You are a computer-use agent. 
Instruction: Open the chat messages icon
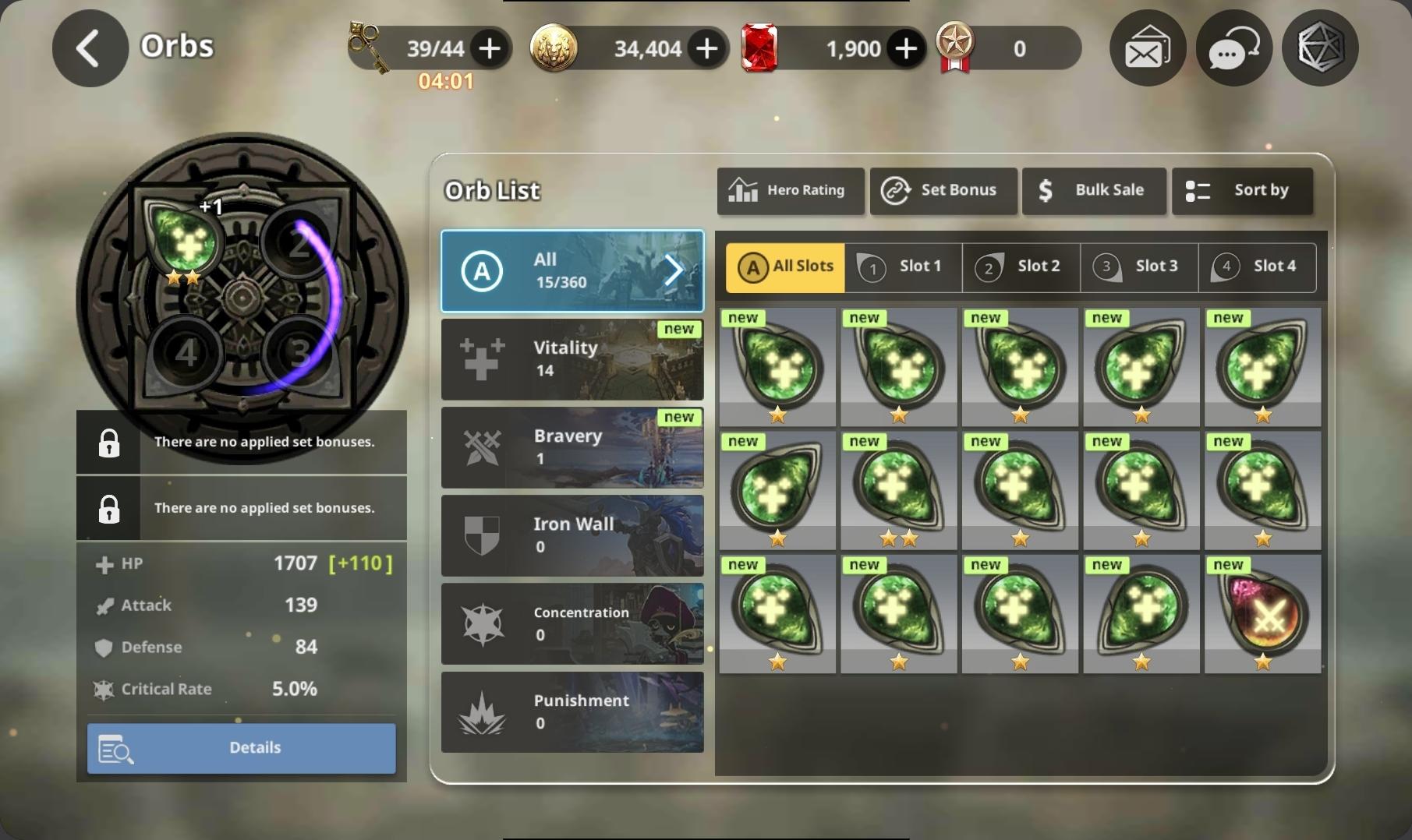coord(1233,48)
